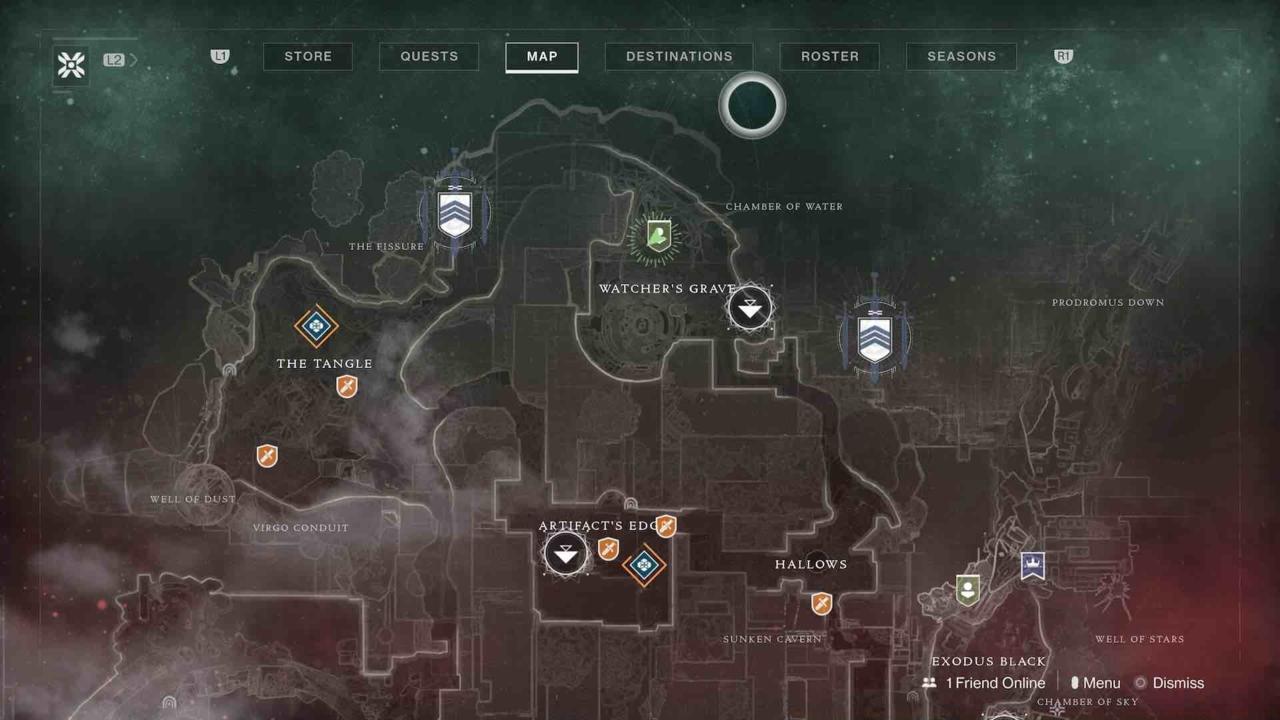Viewport: 1280px width, 720px height.
Task: Open the Roster tab
Action: pos(829,57)
